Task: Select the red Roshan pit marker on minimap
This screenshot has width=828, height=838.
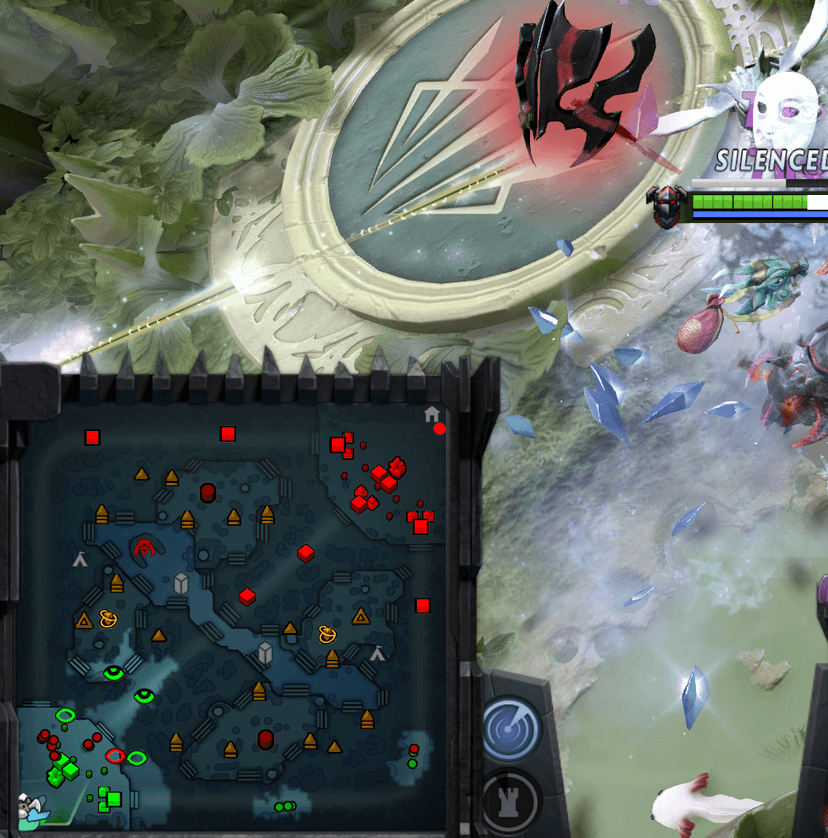Action: click(147, 546)
